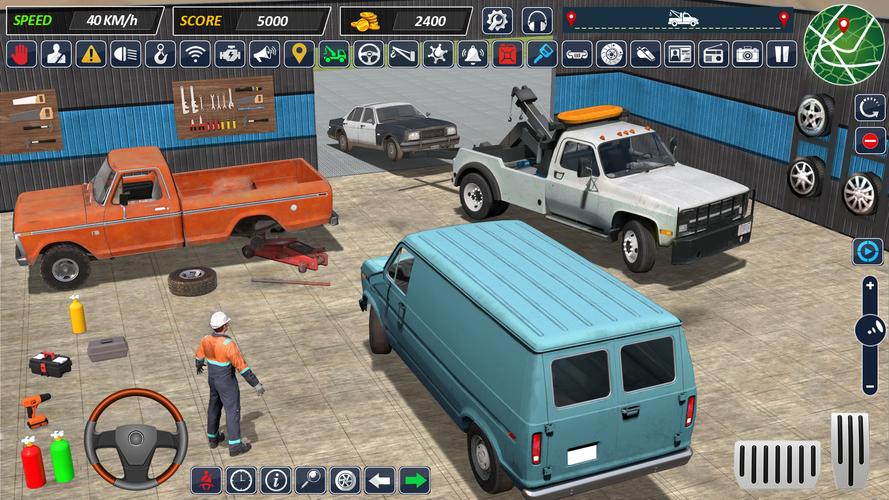Step on the brake pedal
Viewport: 889px width, 500px height.
coord(778,460)
